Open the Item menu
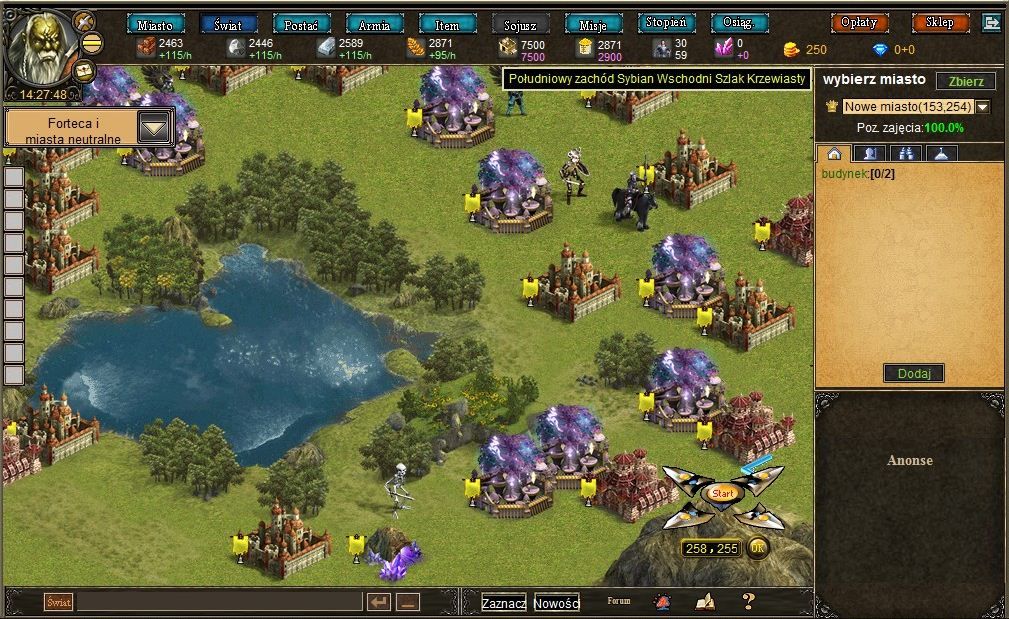1009x619 pixels. coord(447,24)
